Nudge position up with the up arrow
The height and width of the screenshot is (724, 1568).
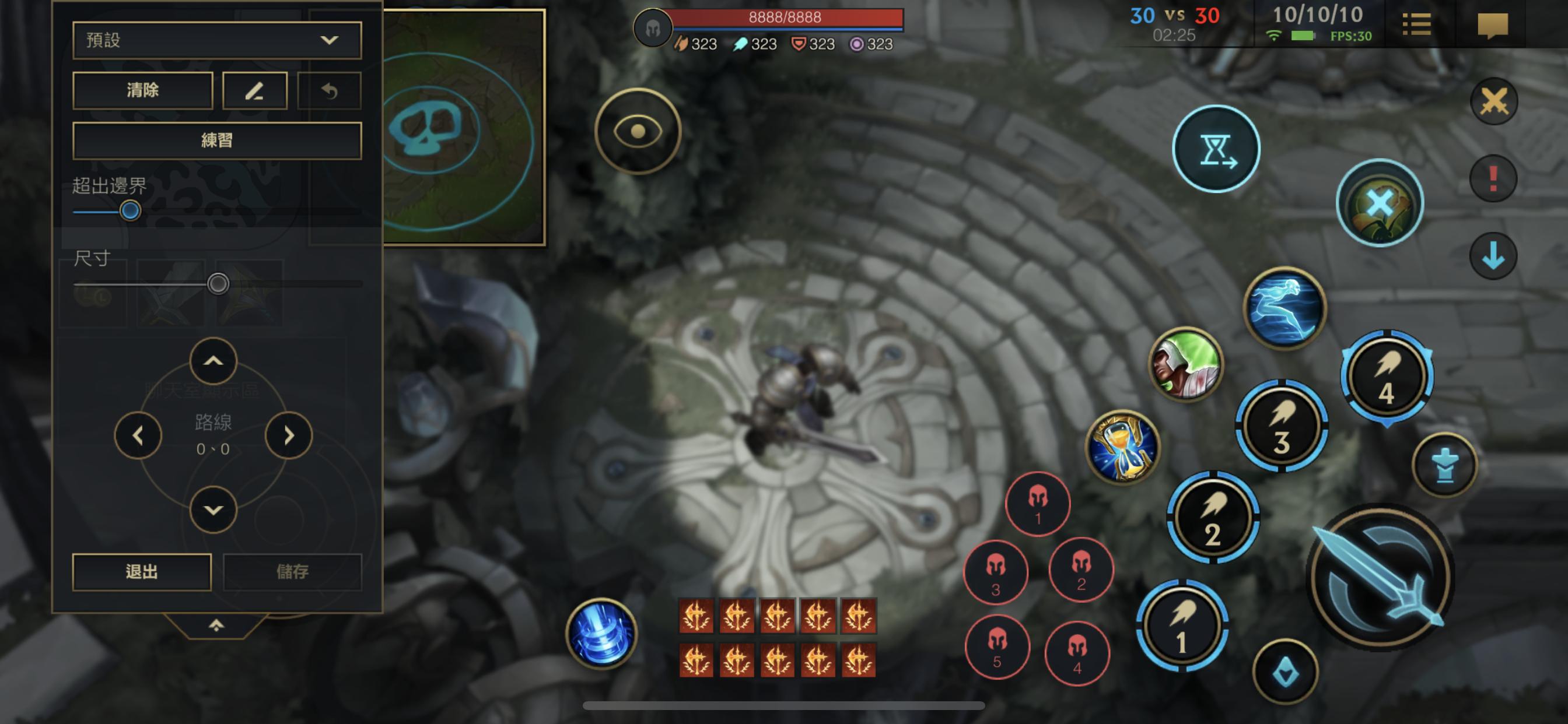[213, 361]
